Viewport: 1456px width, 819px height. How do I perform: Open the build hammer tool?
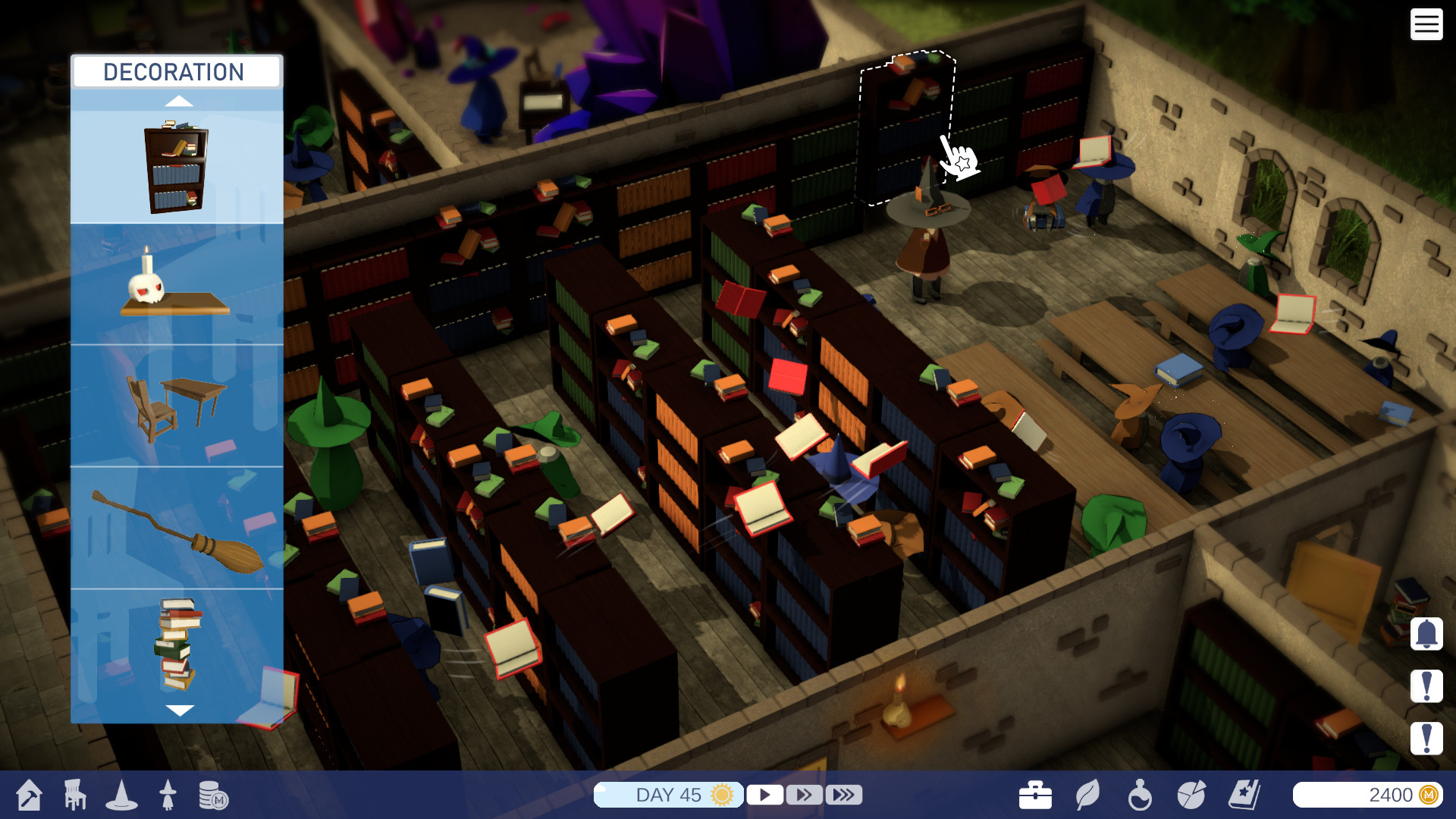pyautogui.click(x=27, y=795)
